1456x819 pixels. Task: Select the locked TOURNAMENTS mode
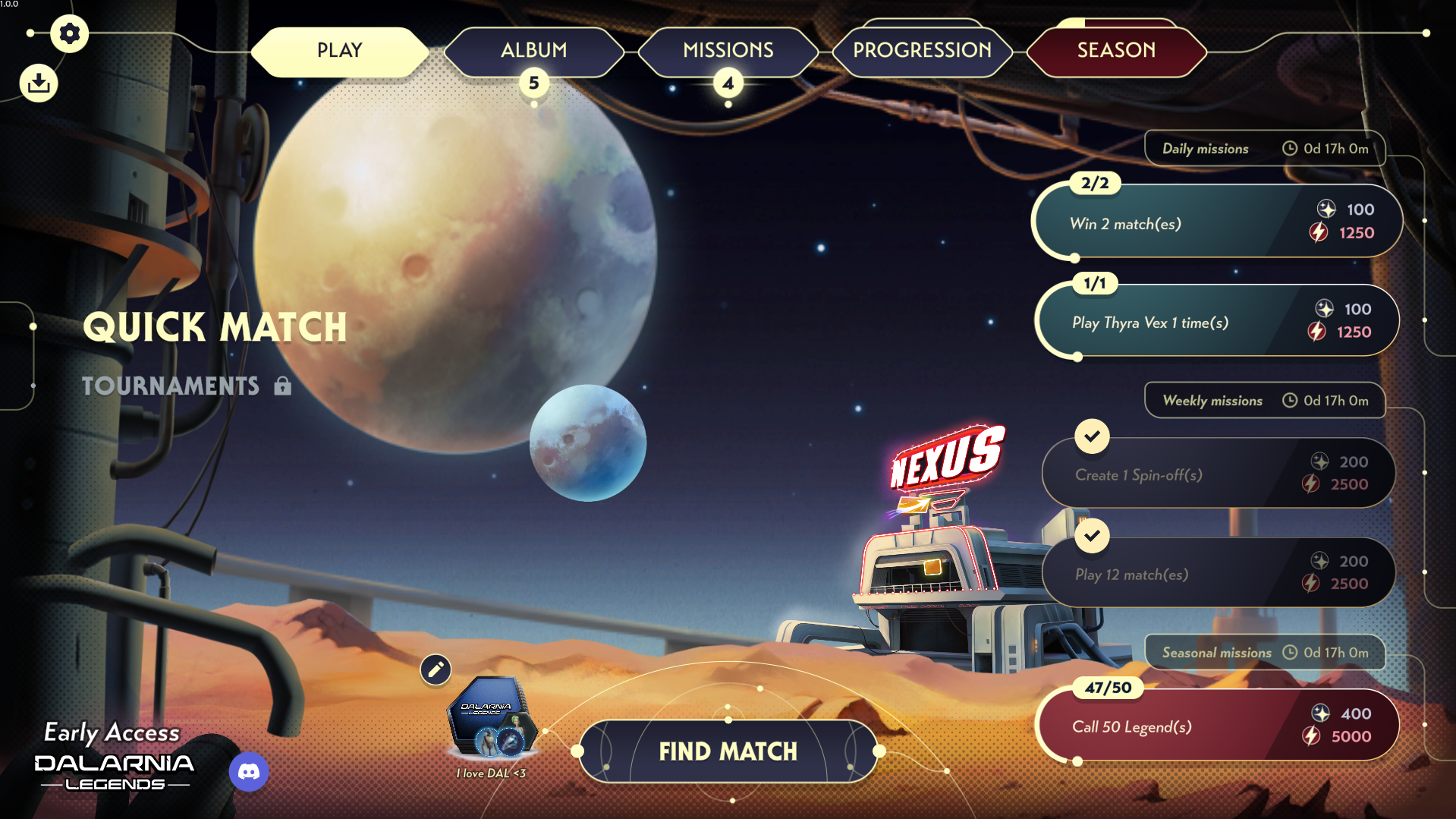(x=171, y=386)
